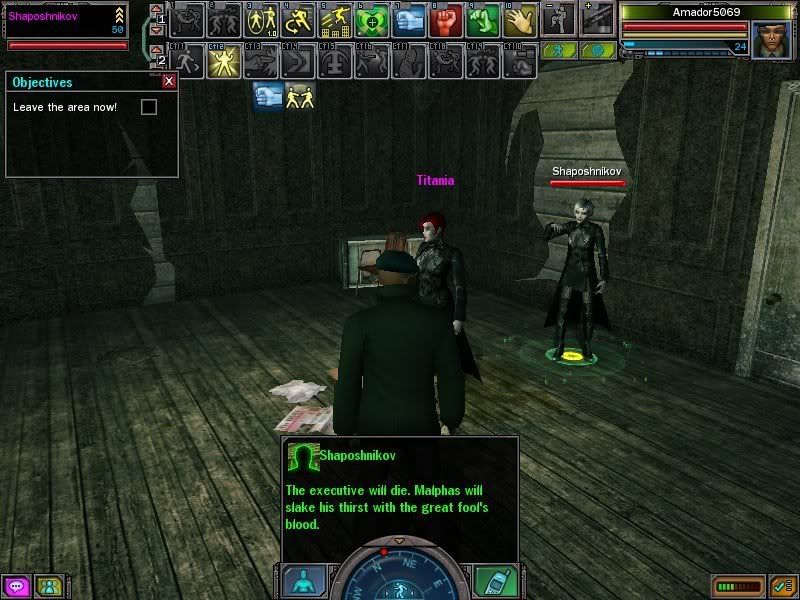Open the blue character figure panel button
Viewport: 800px width, 600px height.
click(x=303, y=581)
